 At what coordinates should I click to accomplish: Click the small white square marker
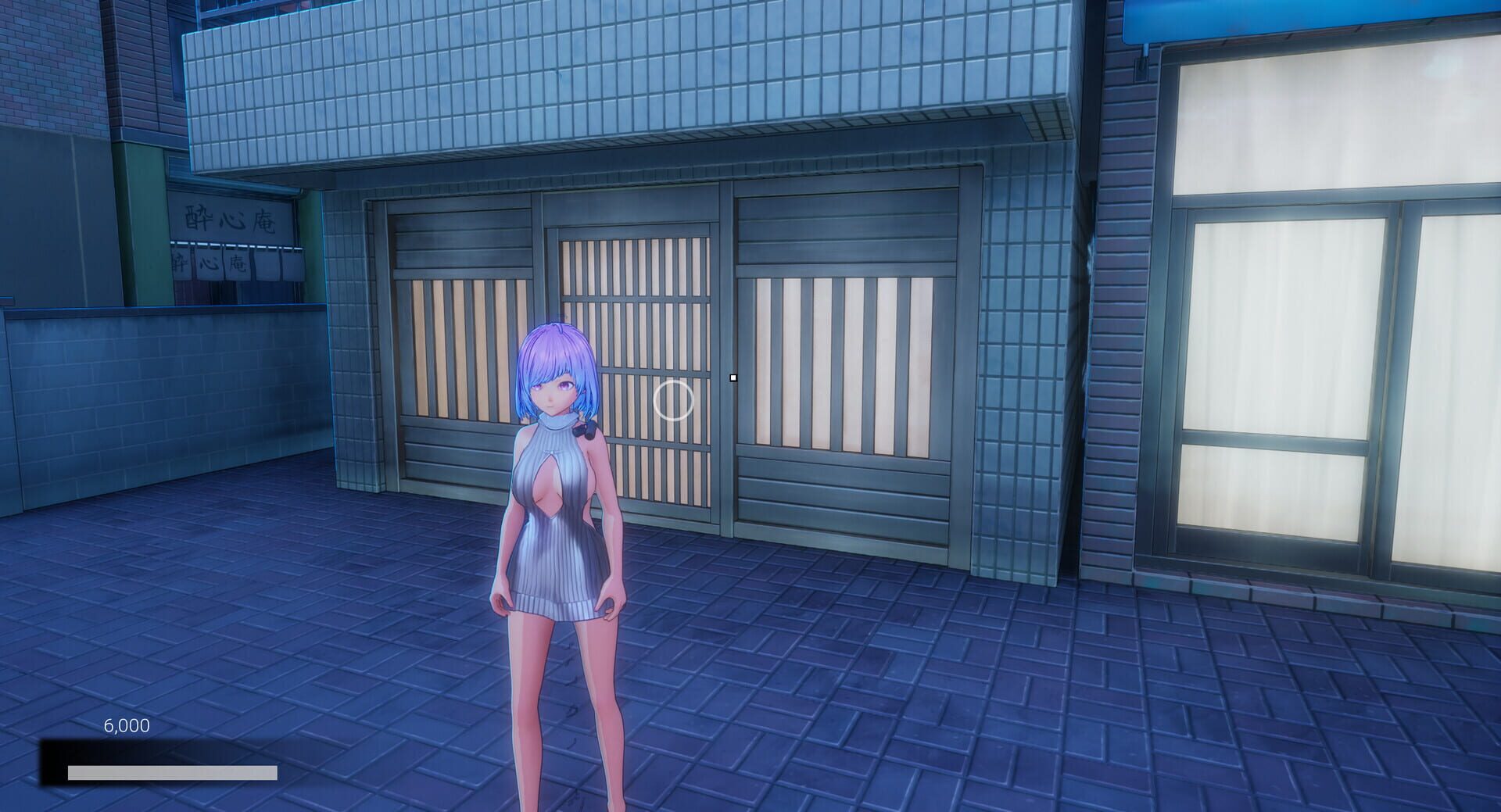[x=733, y=377]
